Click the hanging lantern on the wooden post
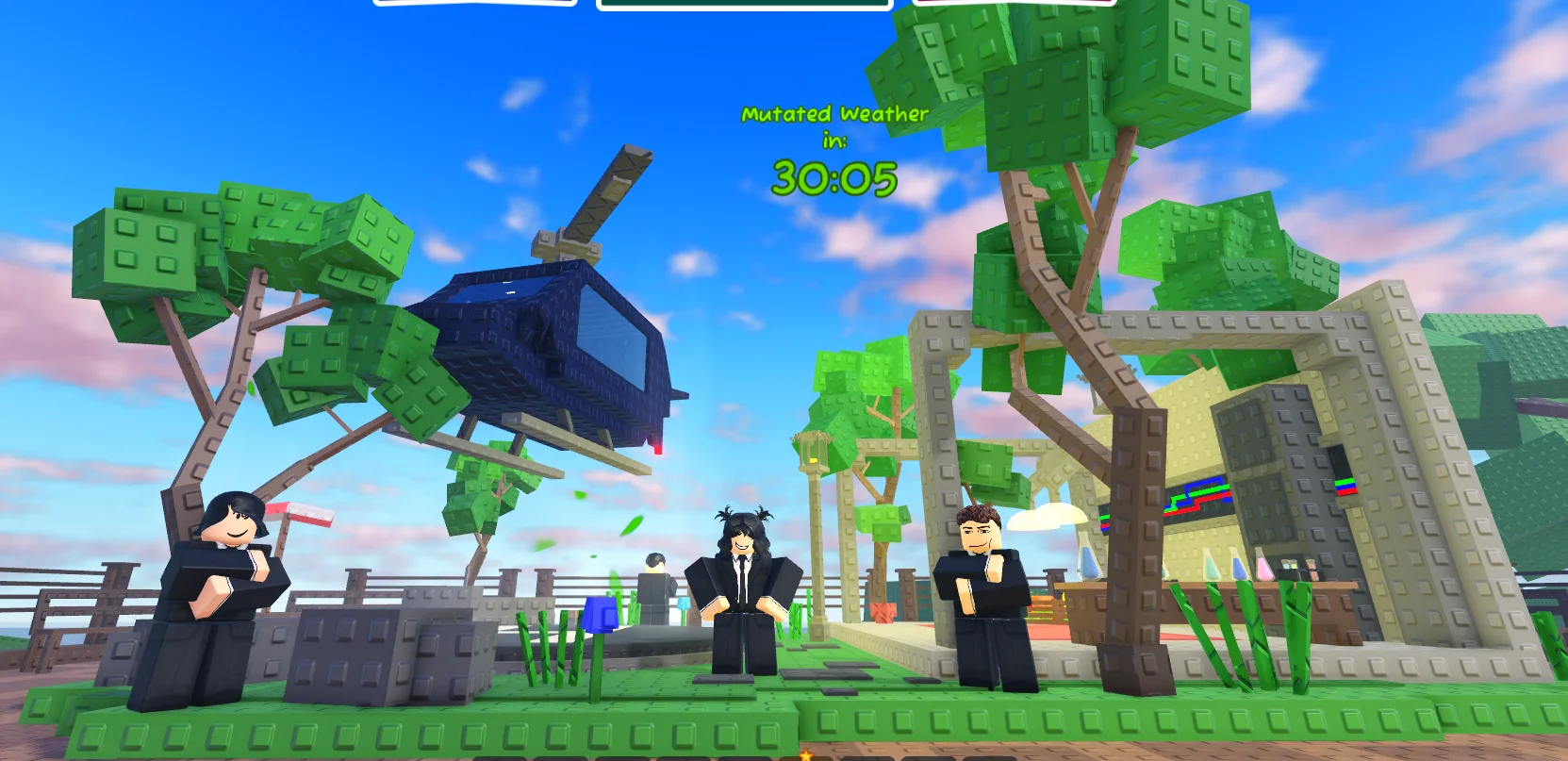Image resolution: width=1568 pixels, height=761 pixels. pos(813,453)
